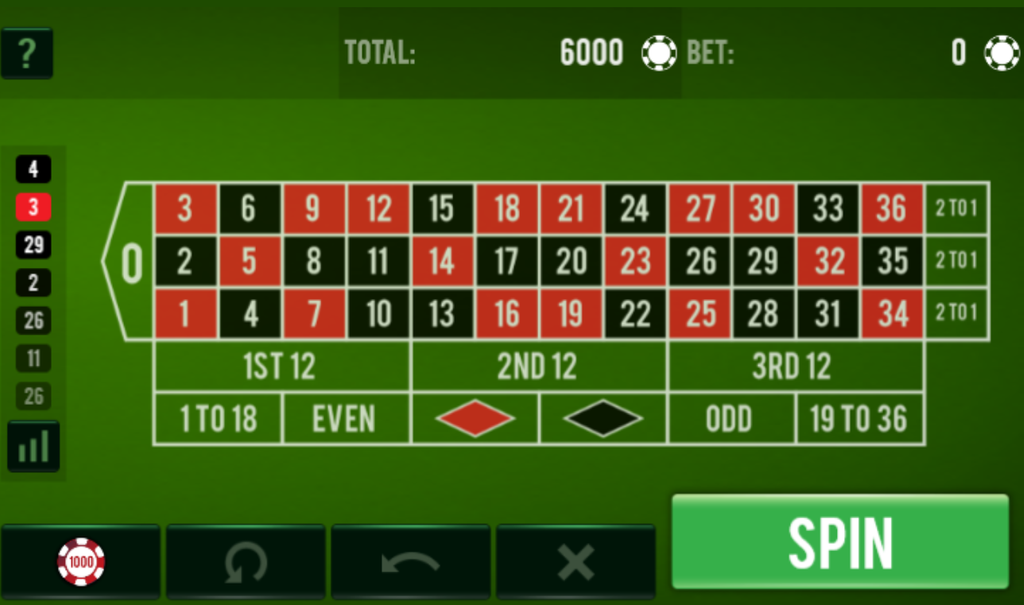Select the 1000 chip denomination button

click(x=81, y=562)
